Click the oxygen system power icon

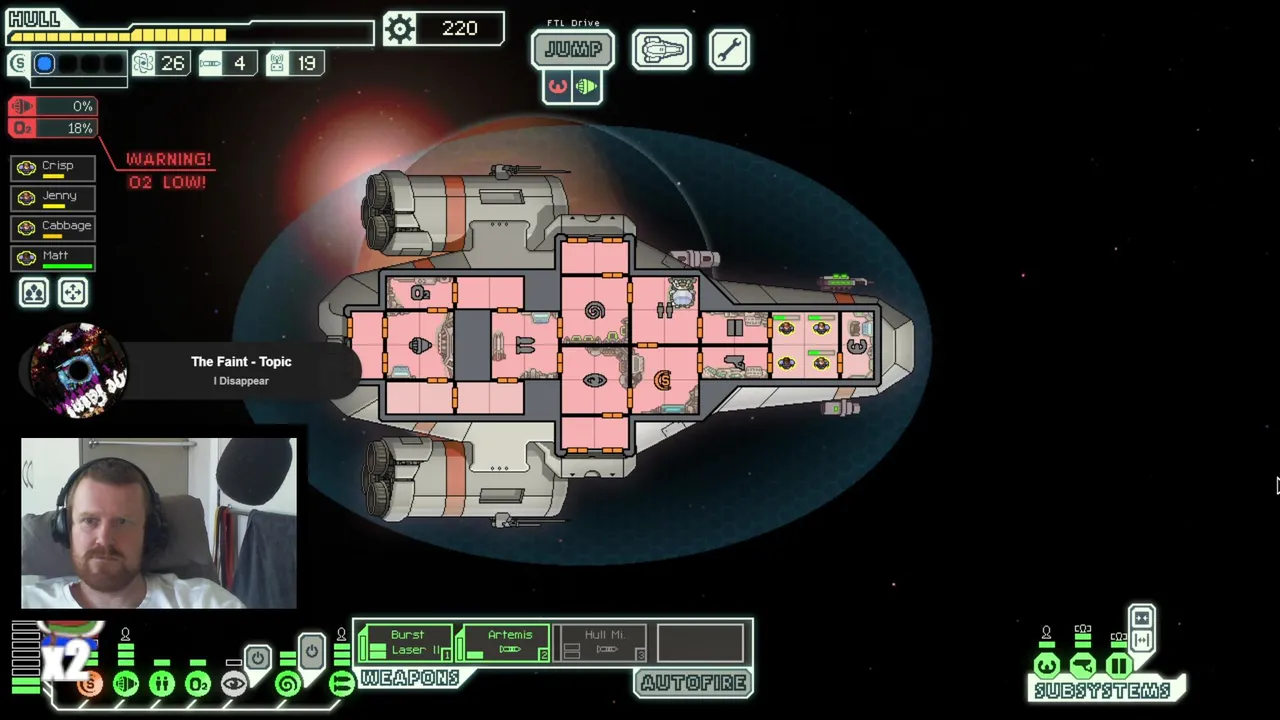click(198, 684)
